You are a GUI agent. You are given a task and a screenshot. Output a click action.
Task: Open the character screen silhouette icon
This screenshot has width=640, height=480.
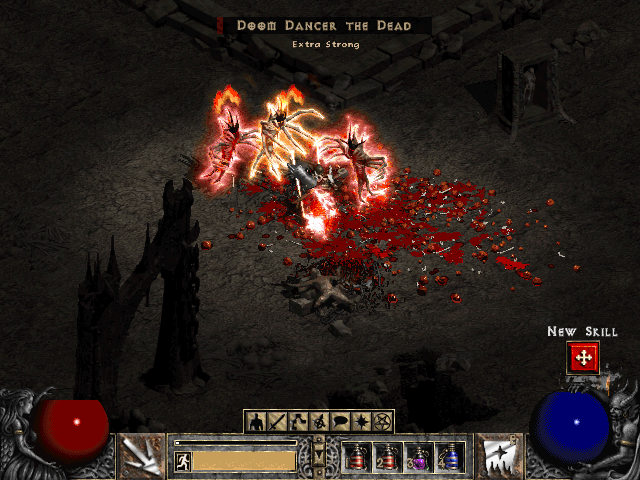point(255,422)
